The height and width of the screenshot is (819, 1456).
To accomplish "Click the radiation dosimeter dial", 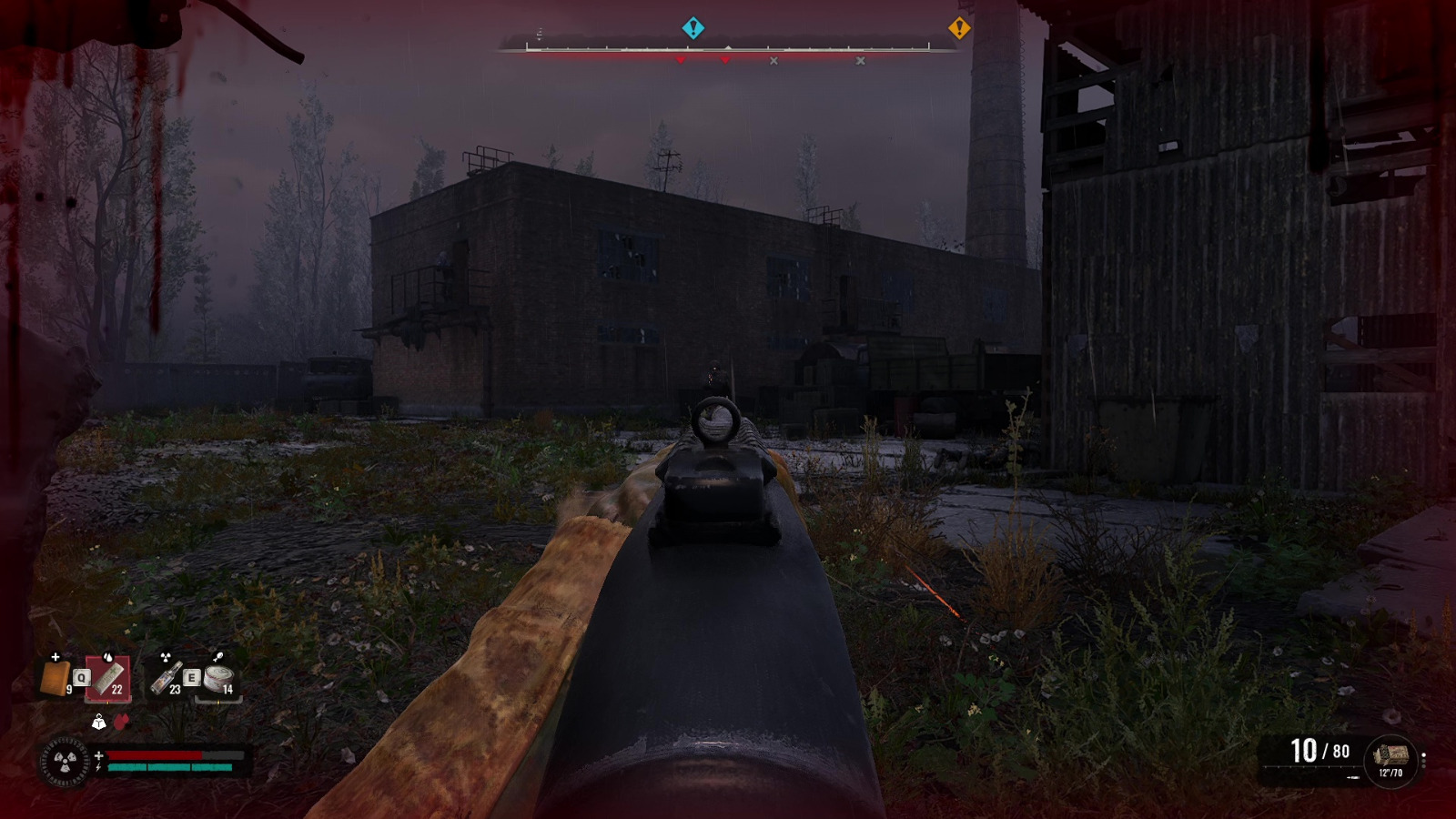I will [x=66, y=763].
